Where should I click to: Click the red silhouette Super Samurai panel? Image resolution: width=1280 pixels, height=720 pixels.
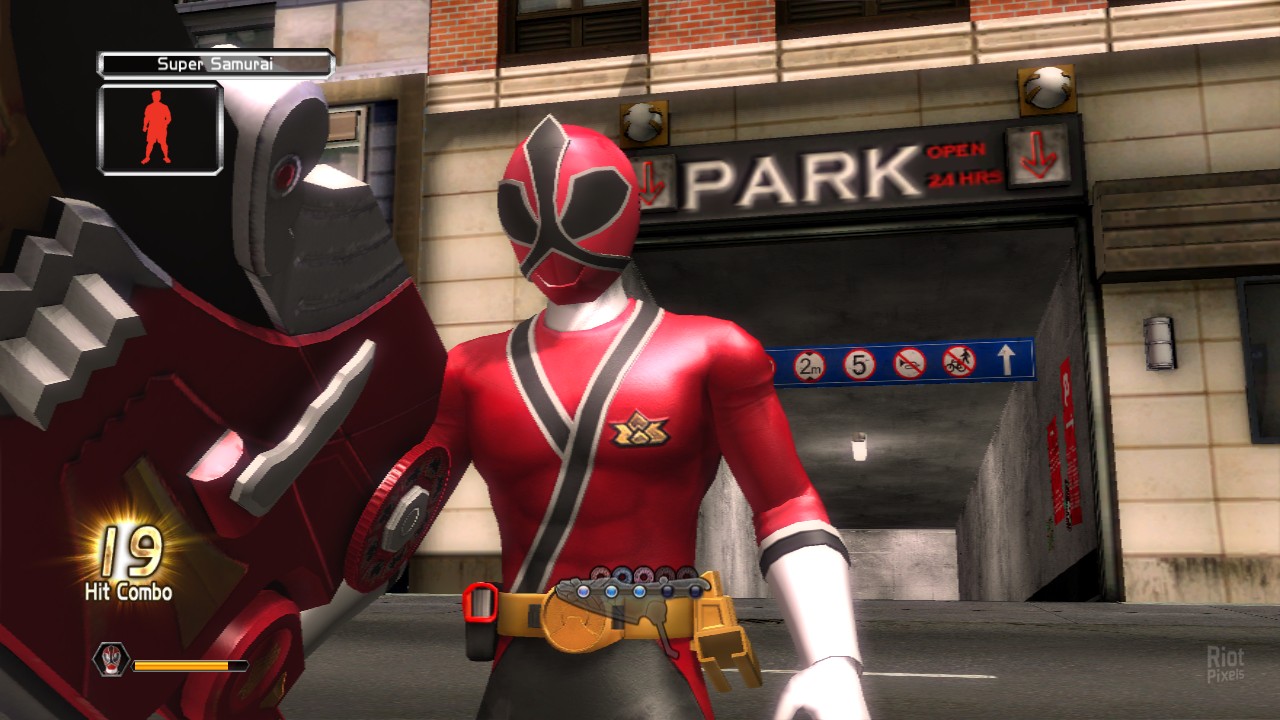coord(160,129)
